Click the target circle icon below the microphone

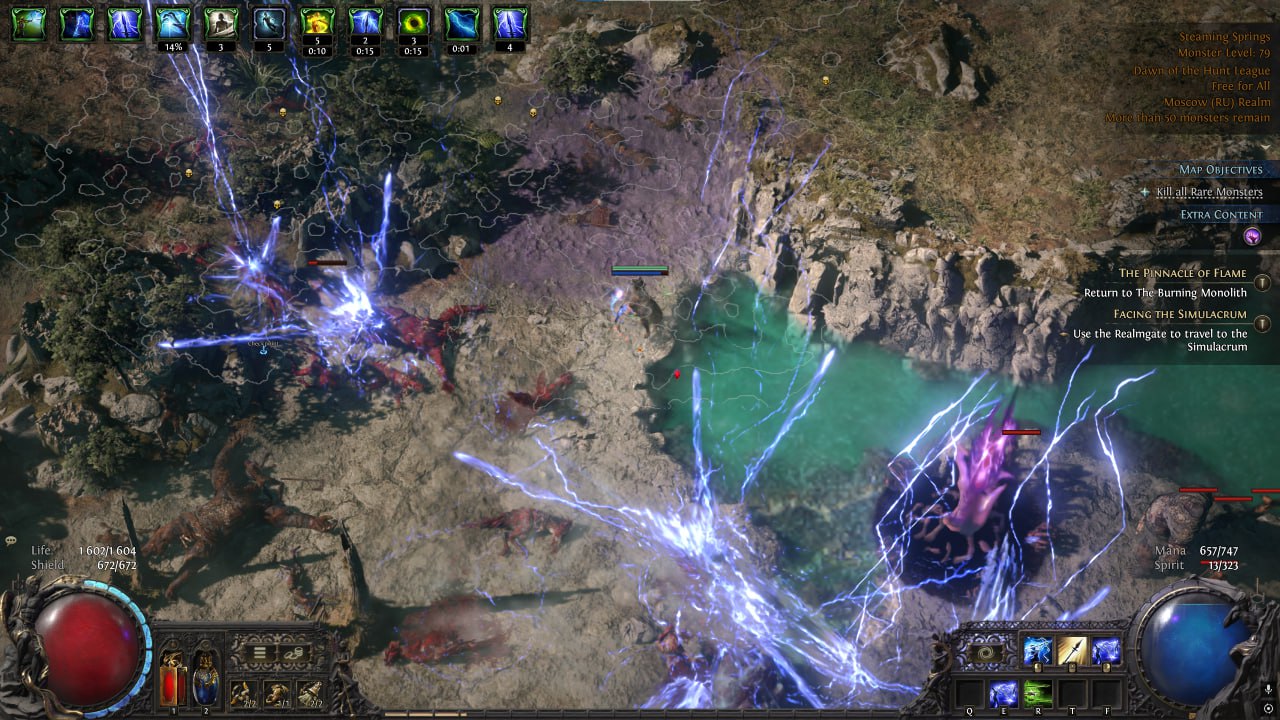(x=1267, y=707)
